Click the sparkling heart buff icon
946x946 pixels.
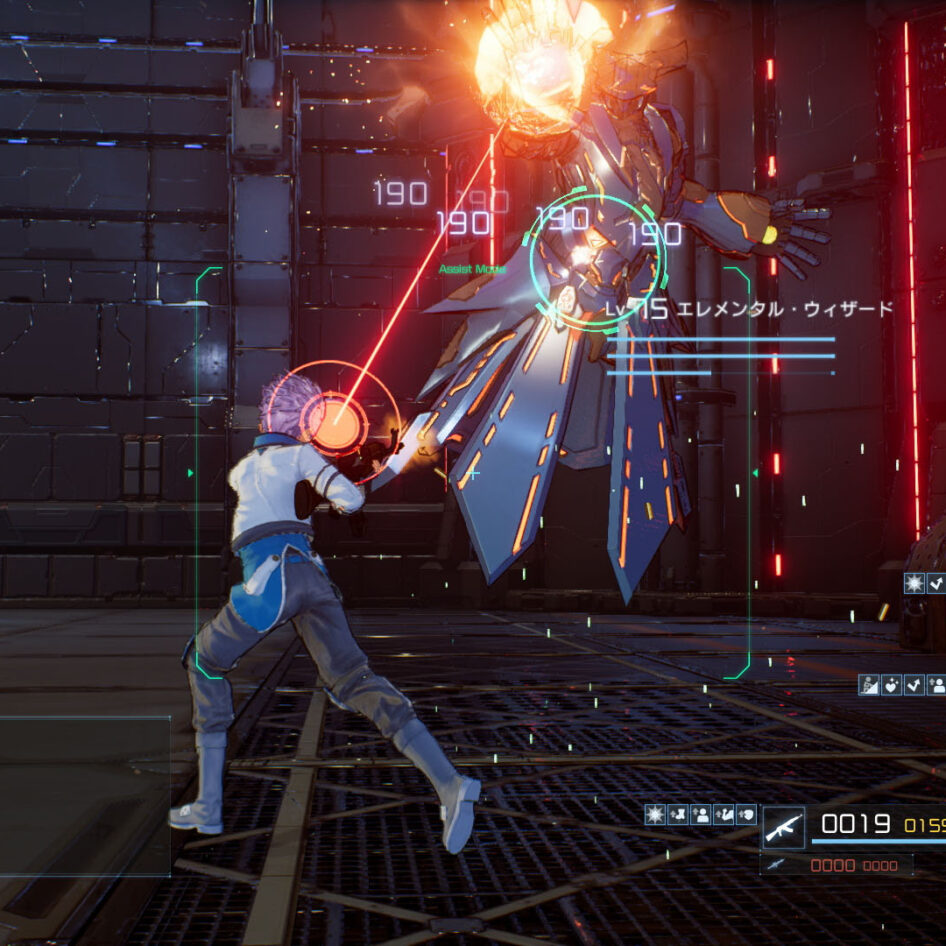(891, 685)
